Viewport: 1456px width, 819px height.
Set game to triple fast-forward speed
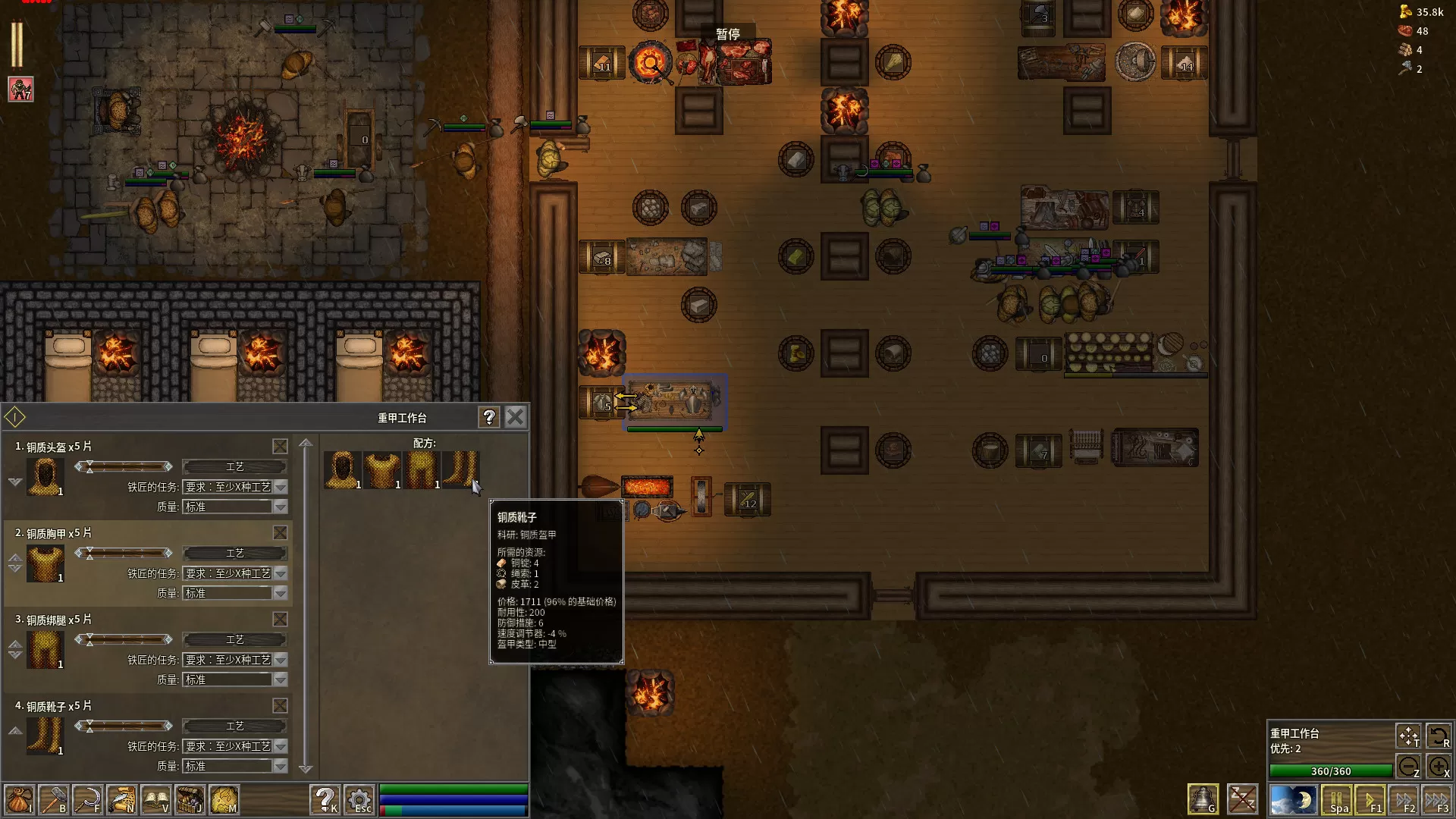coord(1437,800)
